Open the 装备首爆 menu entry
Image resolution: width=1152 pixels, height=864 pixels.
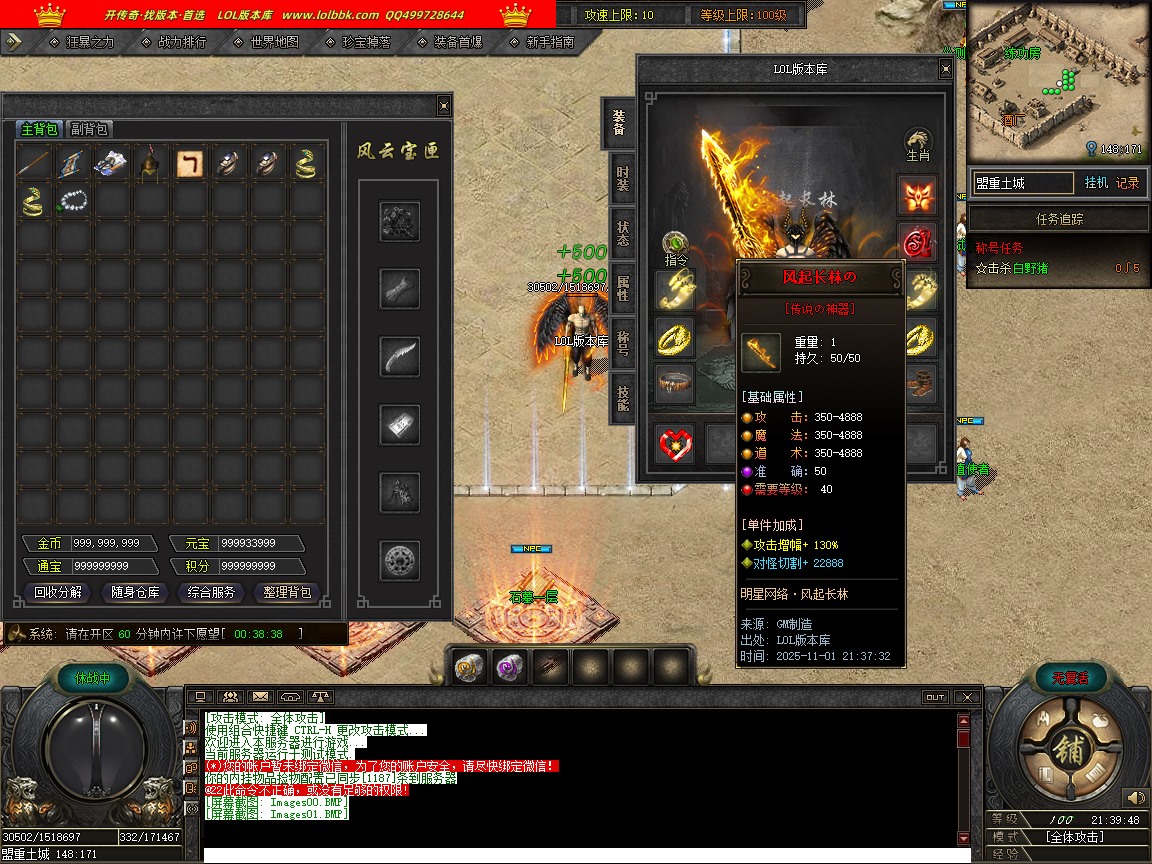coord(457,42)
